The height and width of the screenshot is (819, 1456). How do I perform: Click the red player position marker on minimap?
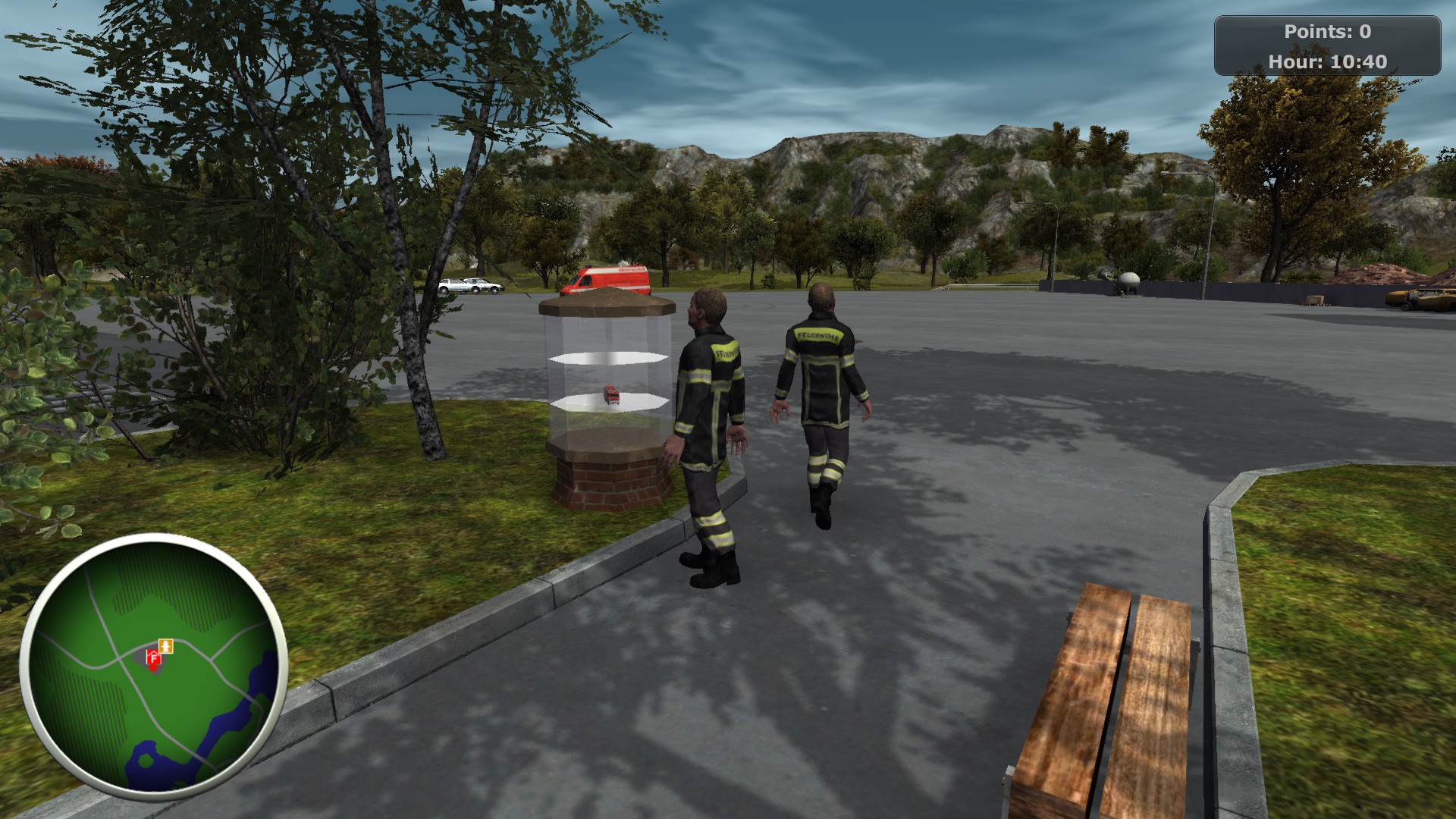coord(153,668)
